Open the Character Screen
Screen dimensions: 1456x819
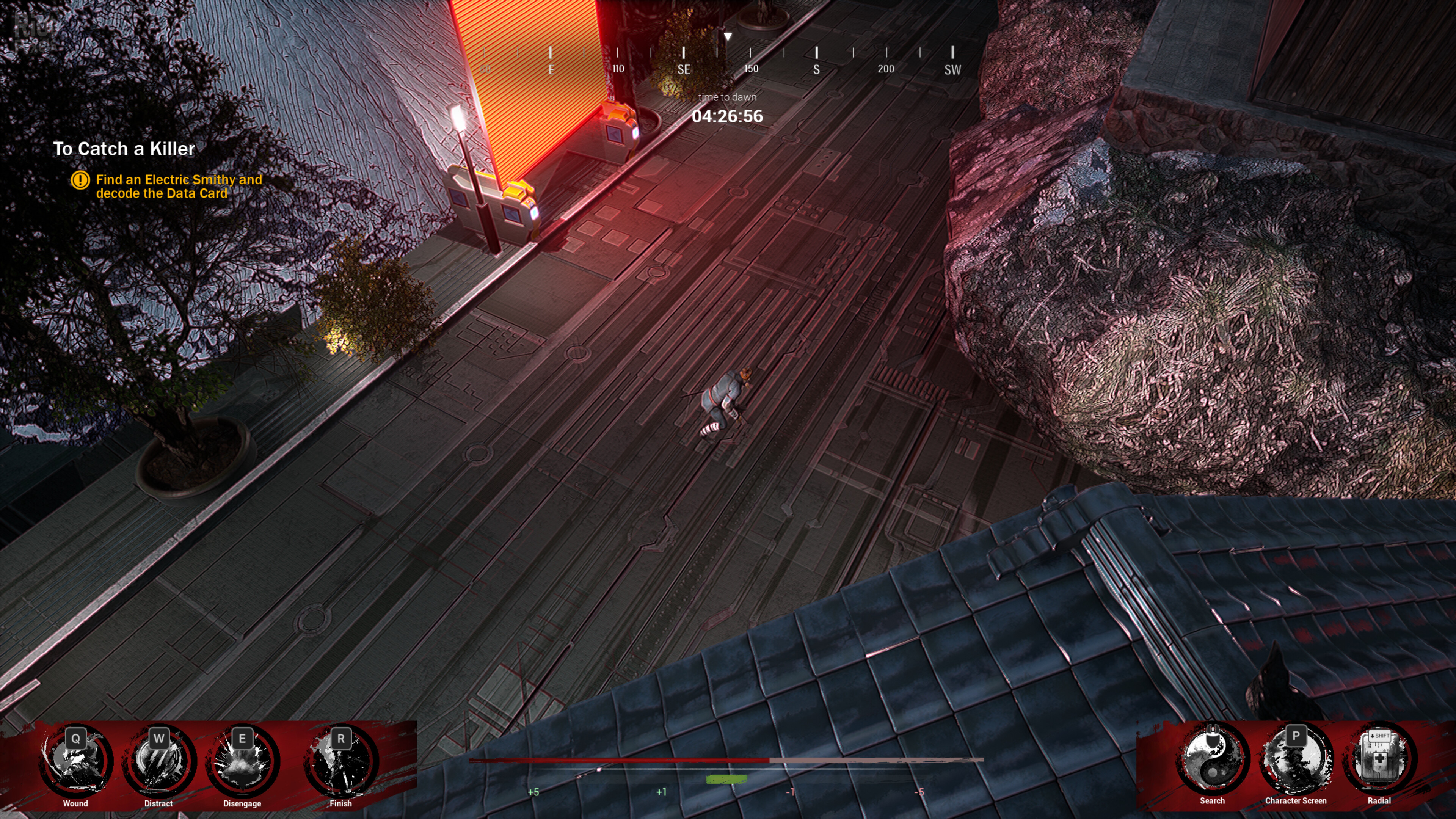pos(1296,759)
